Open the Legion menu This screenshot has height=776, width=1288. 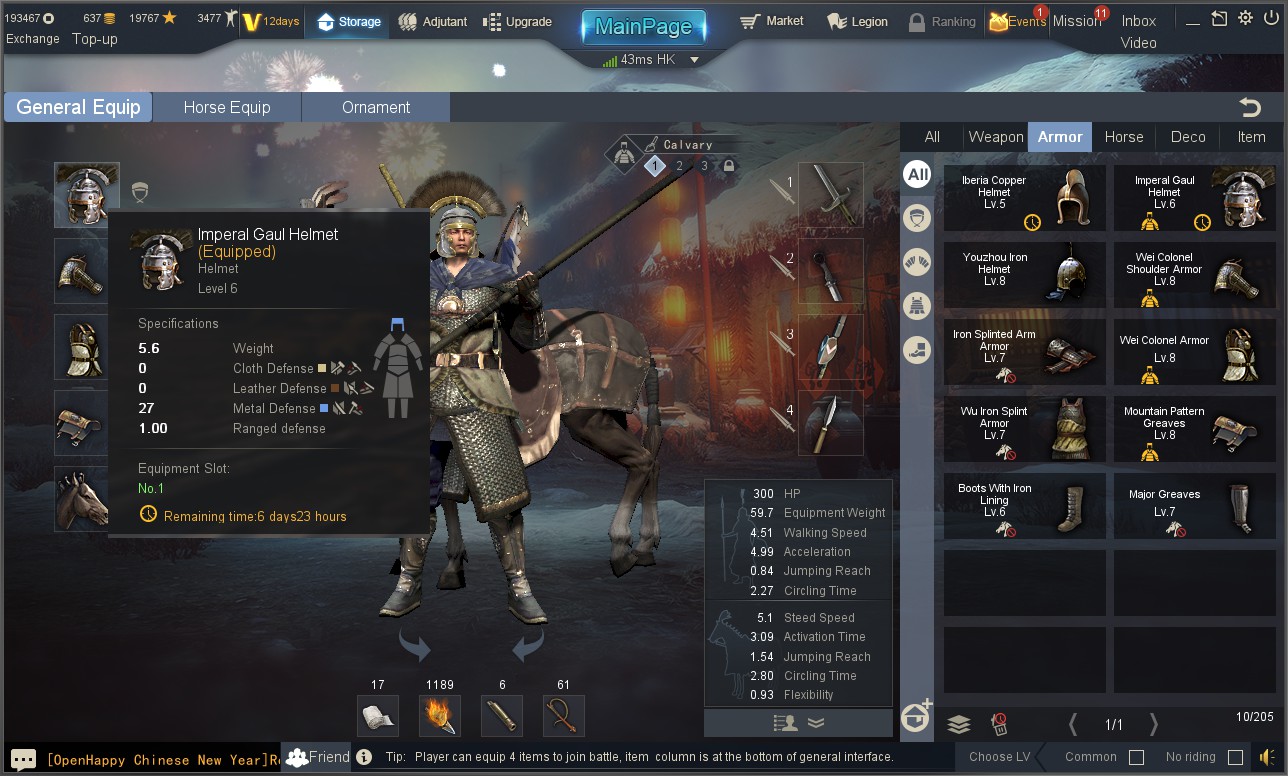(x=857, y=22)
